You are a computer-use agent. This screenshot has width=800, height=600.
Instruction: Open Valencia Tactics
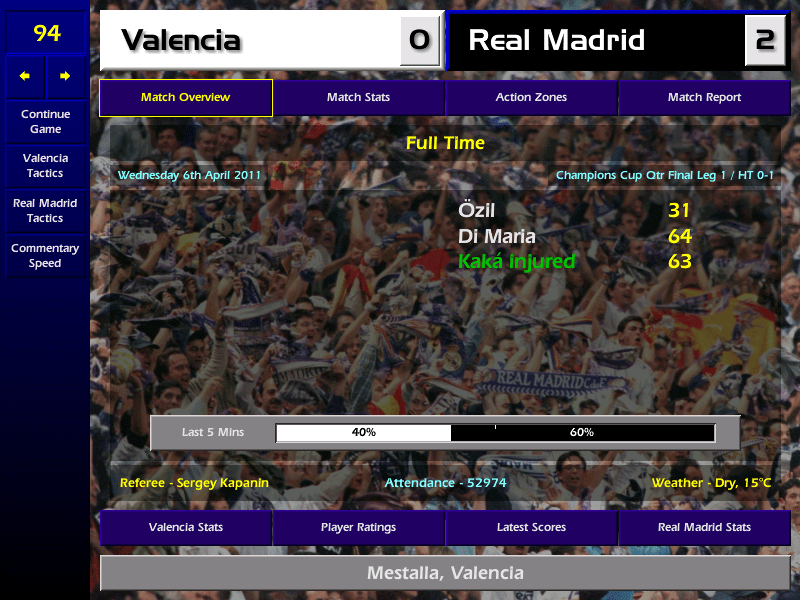tap(45, 165)
